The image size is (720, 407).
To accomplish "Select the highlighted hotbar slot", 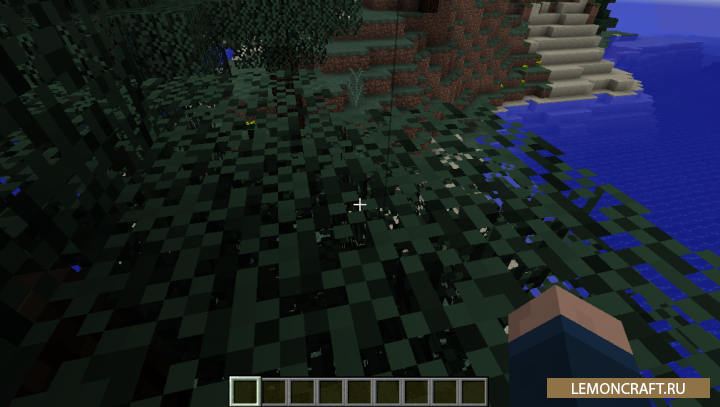I will pos(245,391).
